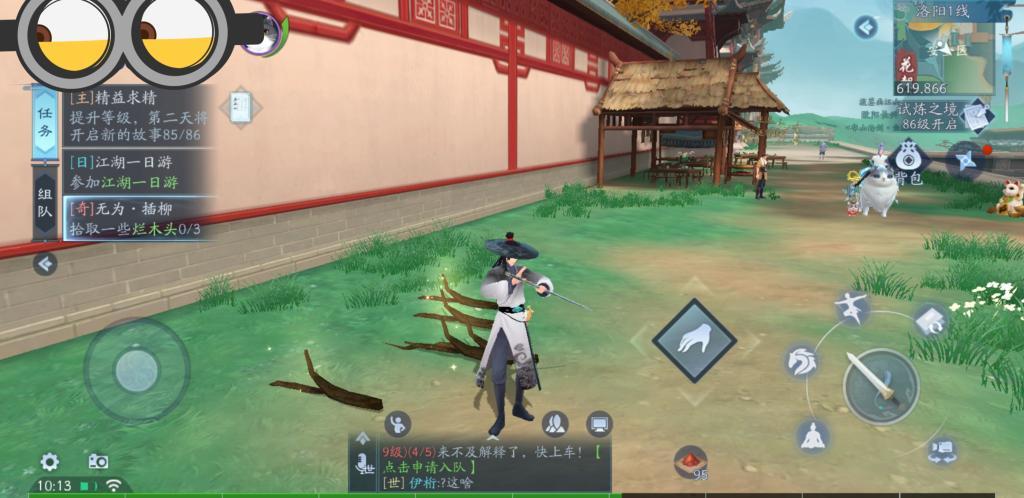Use the leaping figure lightness skill
This screenshot has height=498, width=1024.
[853, 309]
